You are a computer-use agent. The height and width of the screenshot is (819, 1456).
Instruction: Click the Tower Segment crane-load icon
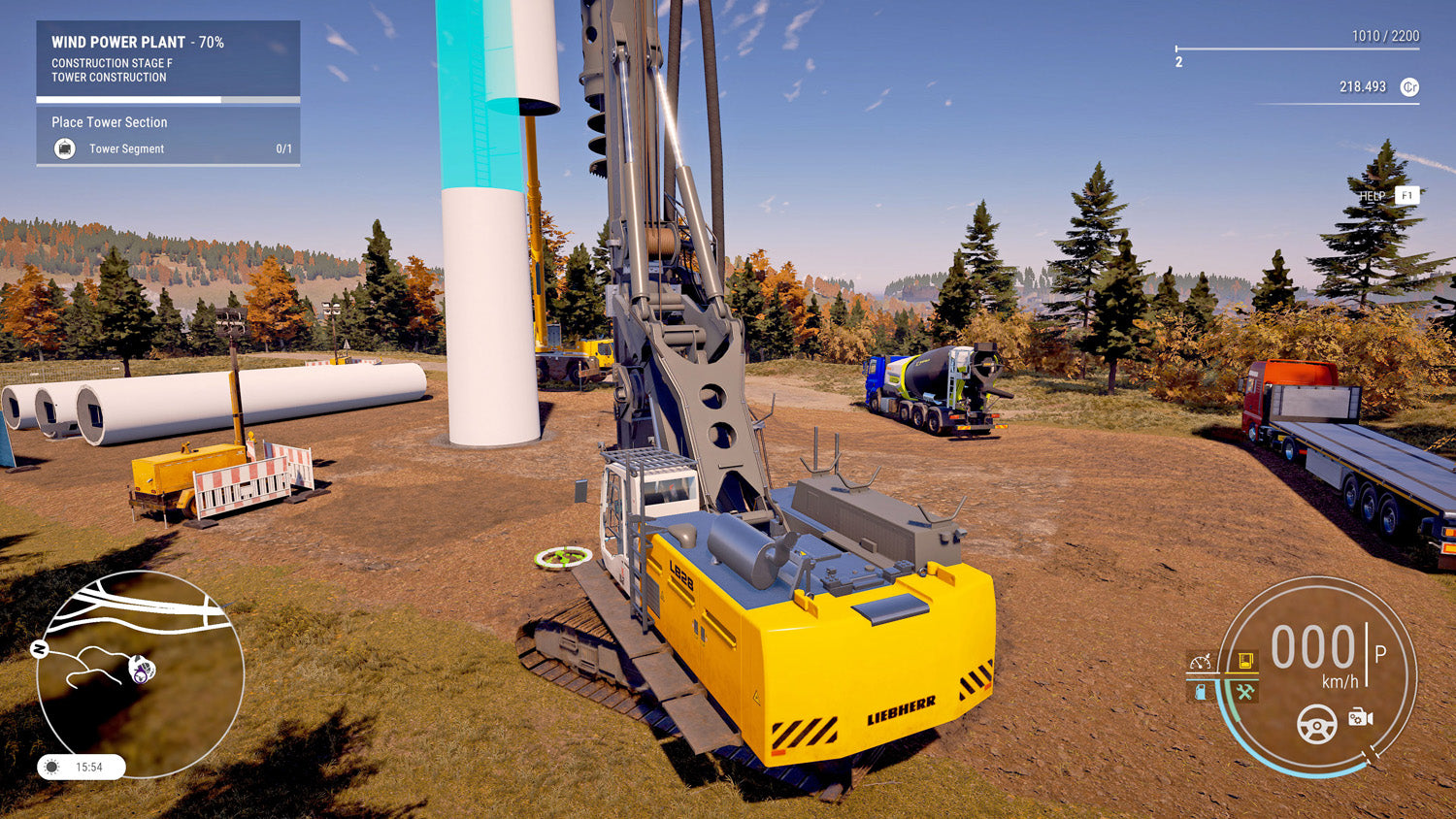click(x=65, y=148)
